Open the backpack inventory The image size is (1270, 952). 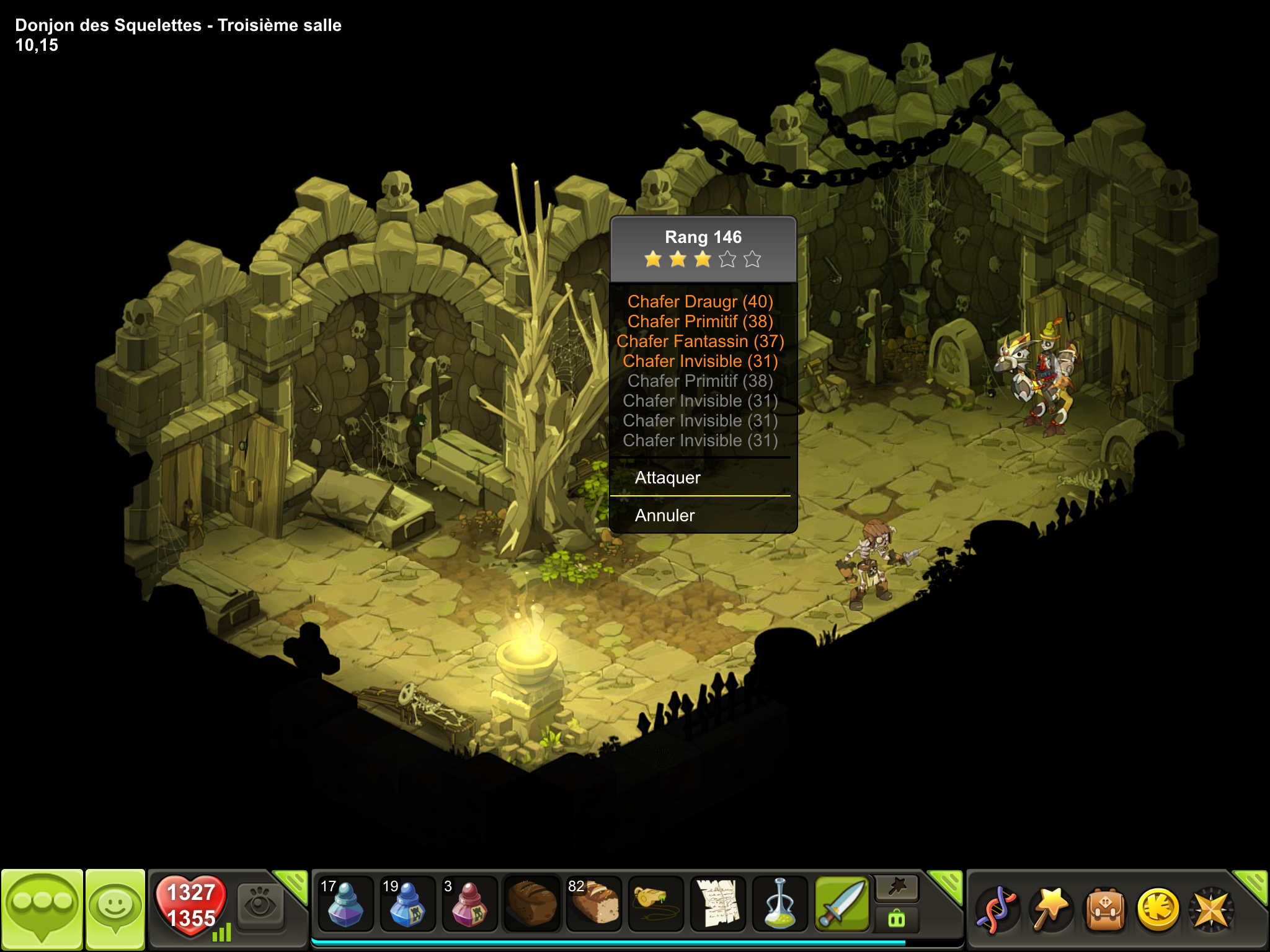point(1105,910)
